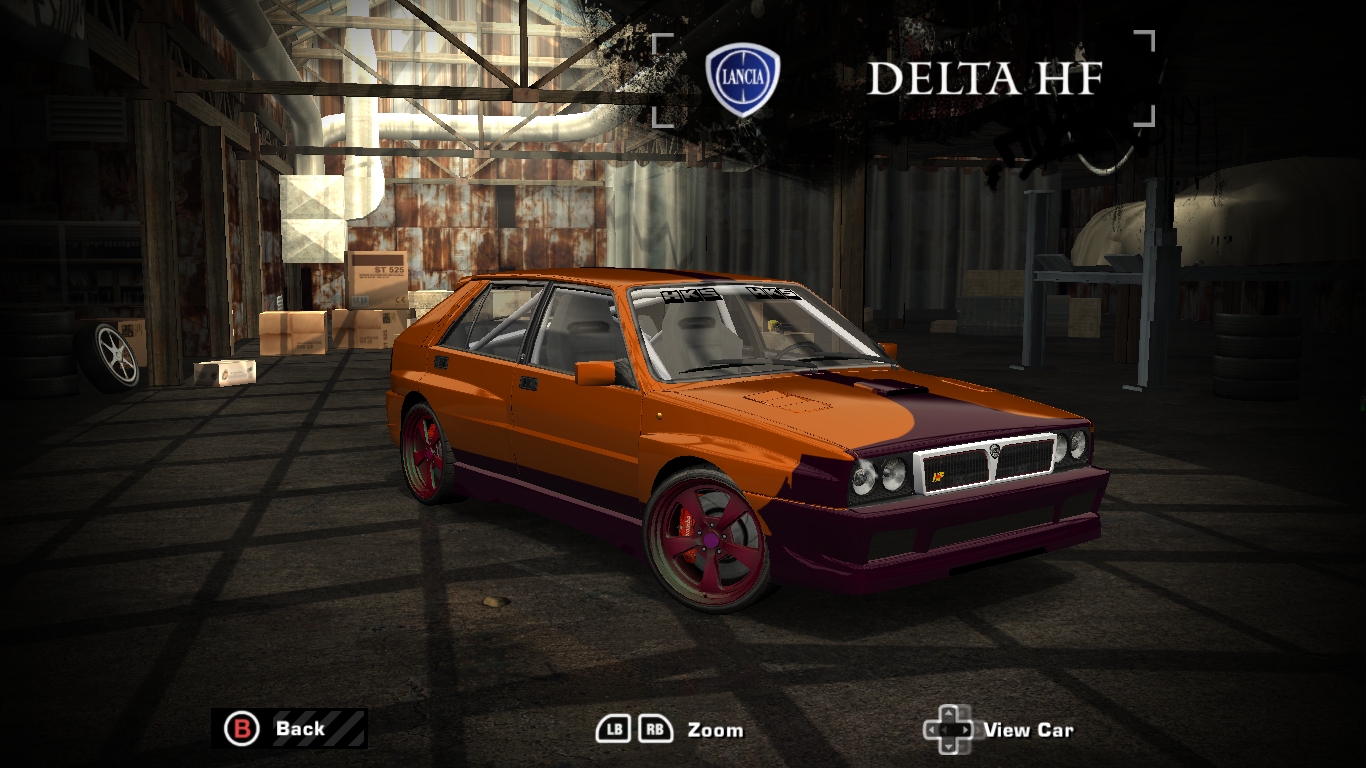
Task: Go back using the Back button
Action: tap(288, 728)
